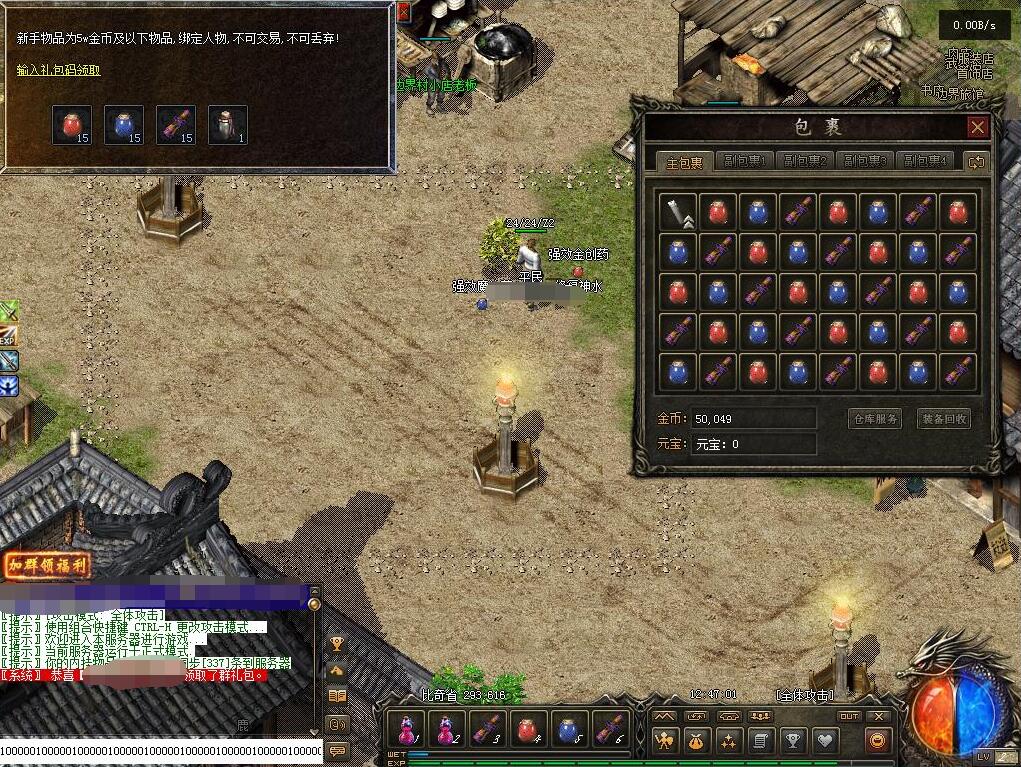Click the 加群领福利 banner button

pos(47,566)
